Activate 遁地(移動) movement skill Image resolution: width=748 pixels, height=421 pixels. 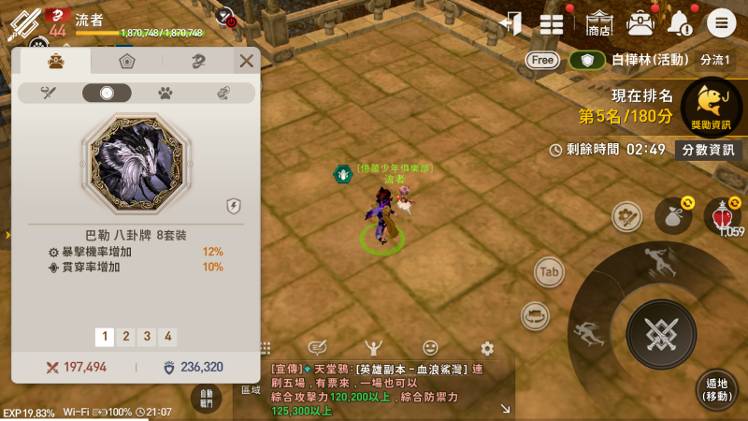pyautogui.click(x=716, y=389)
